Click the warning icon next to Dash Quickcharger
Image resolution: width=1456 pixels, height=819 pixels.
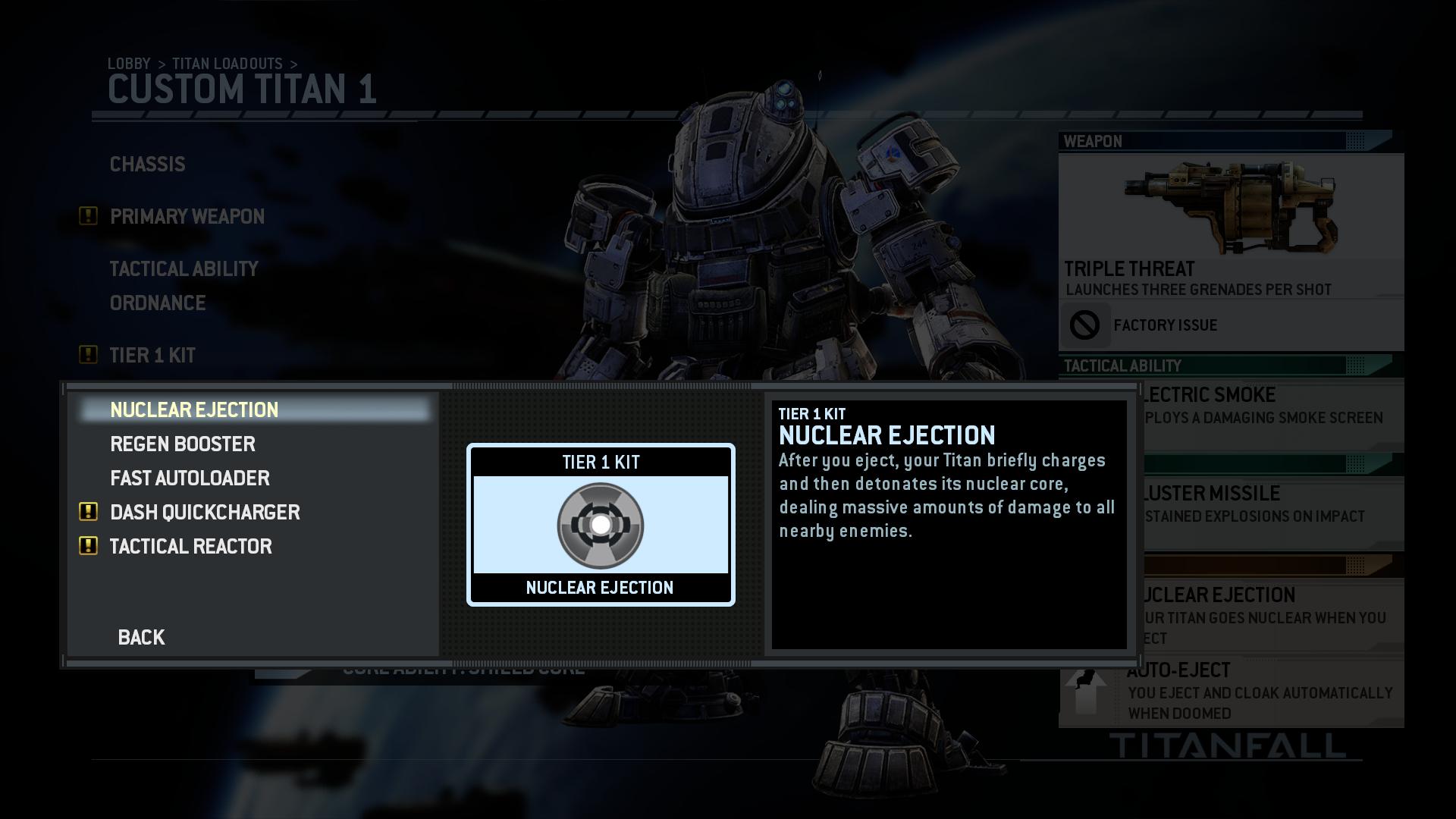[87, 512]
